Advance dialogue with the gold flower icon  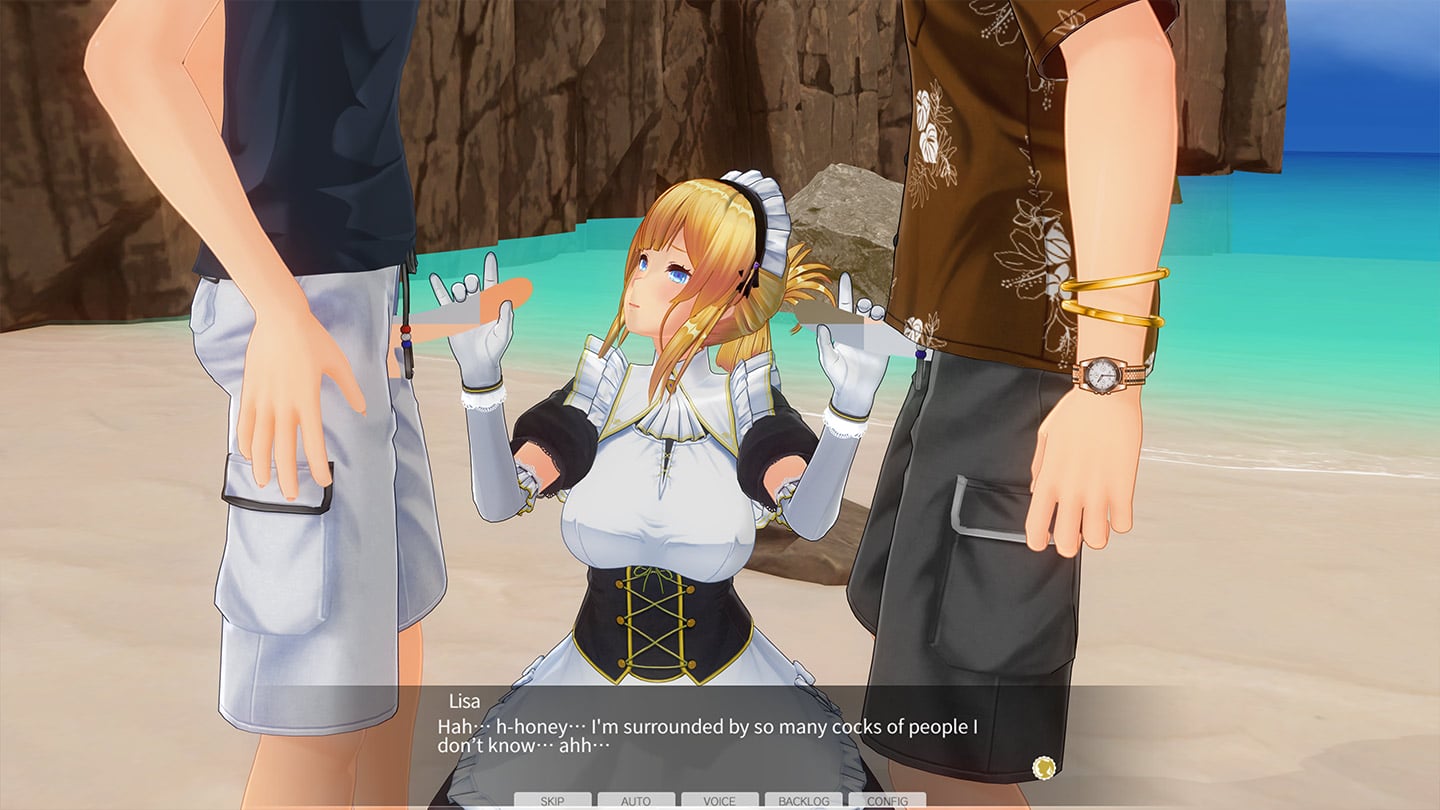point(1044,768)
